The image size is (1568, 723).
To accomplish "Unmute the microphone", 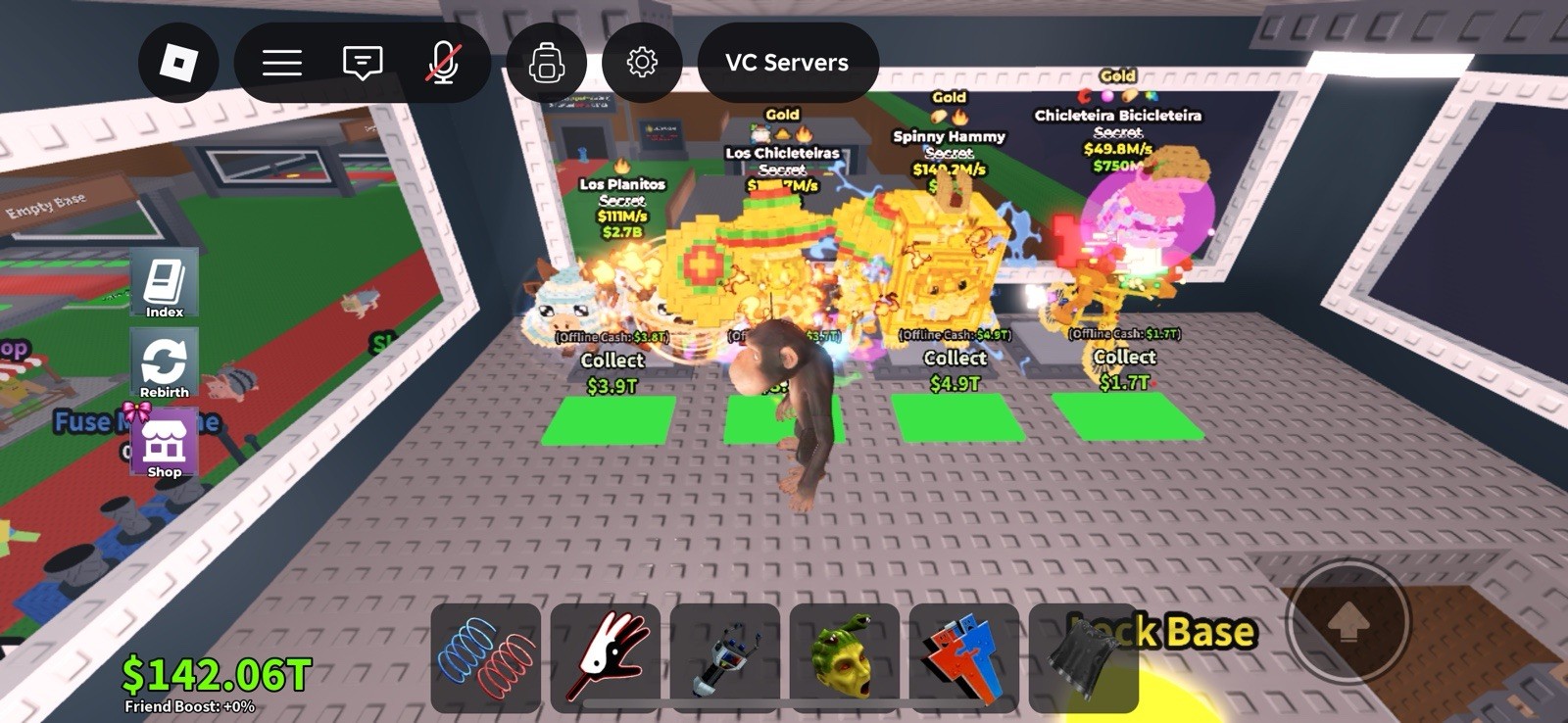I will point(443,62).
